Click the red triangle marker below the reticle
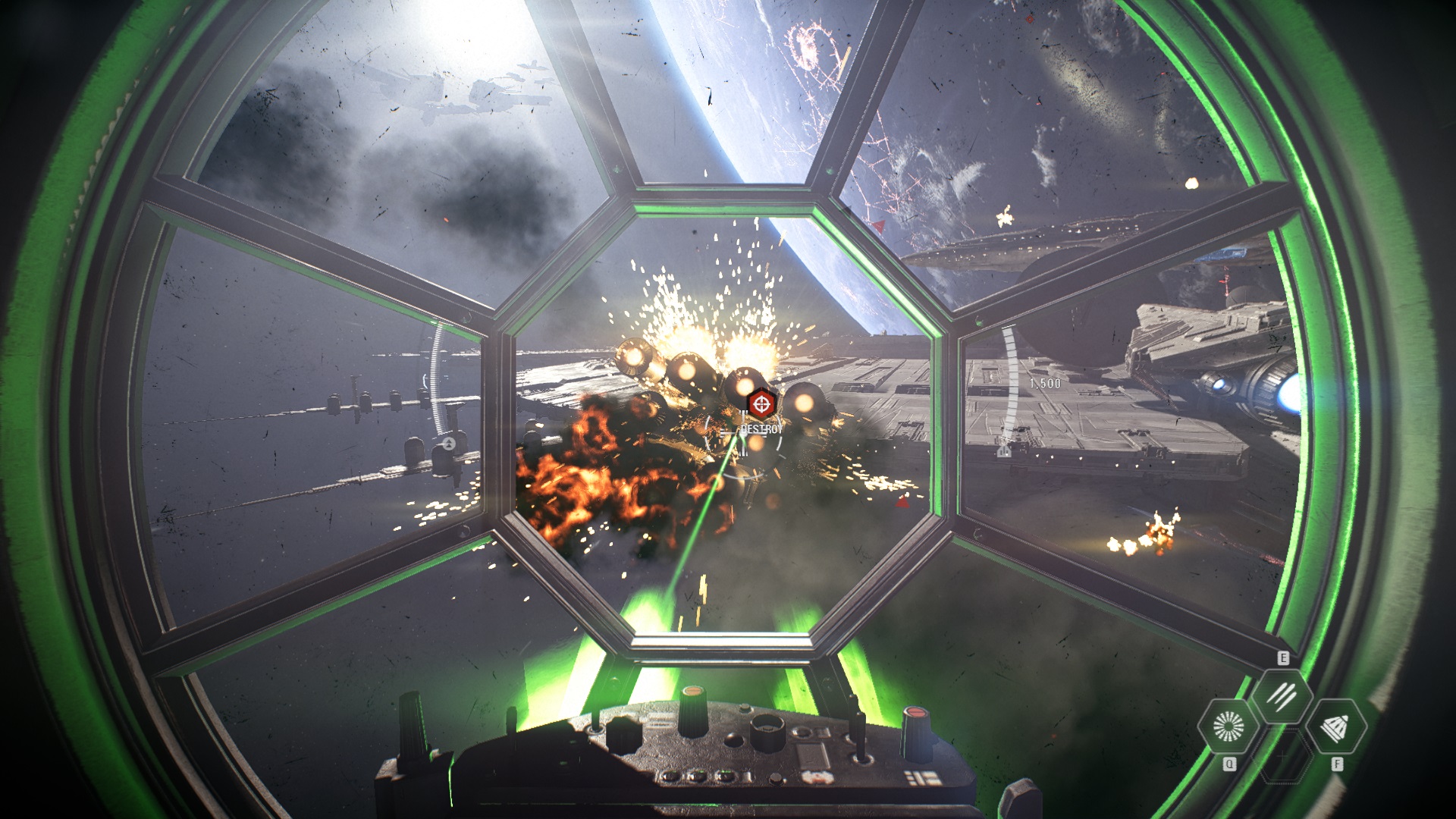 pyautogui.click(x=903, y=504)
